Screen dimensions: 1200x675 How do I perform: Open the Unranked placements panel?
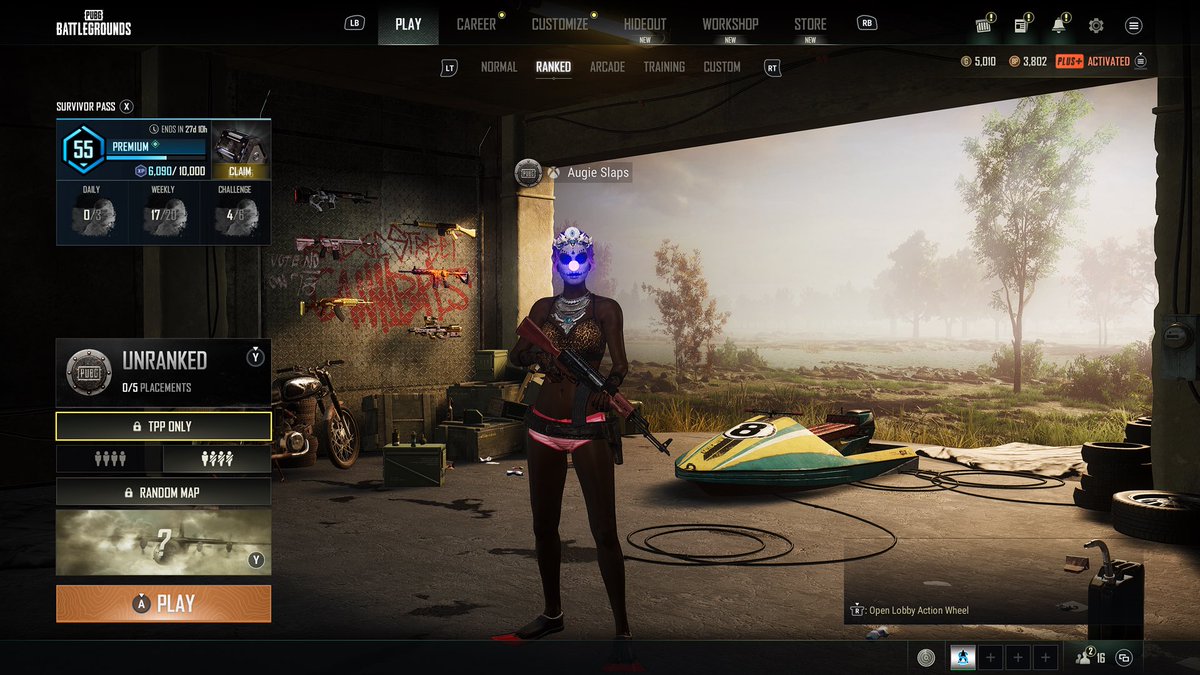pos(163,371)
